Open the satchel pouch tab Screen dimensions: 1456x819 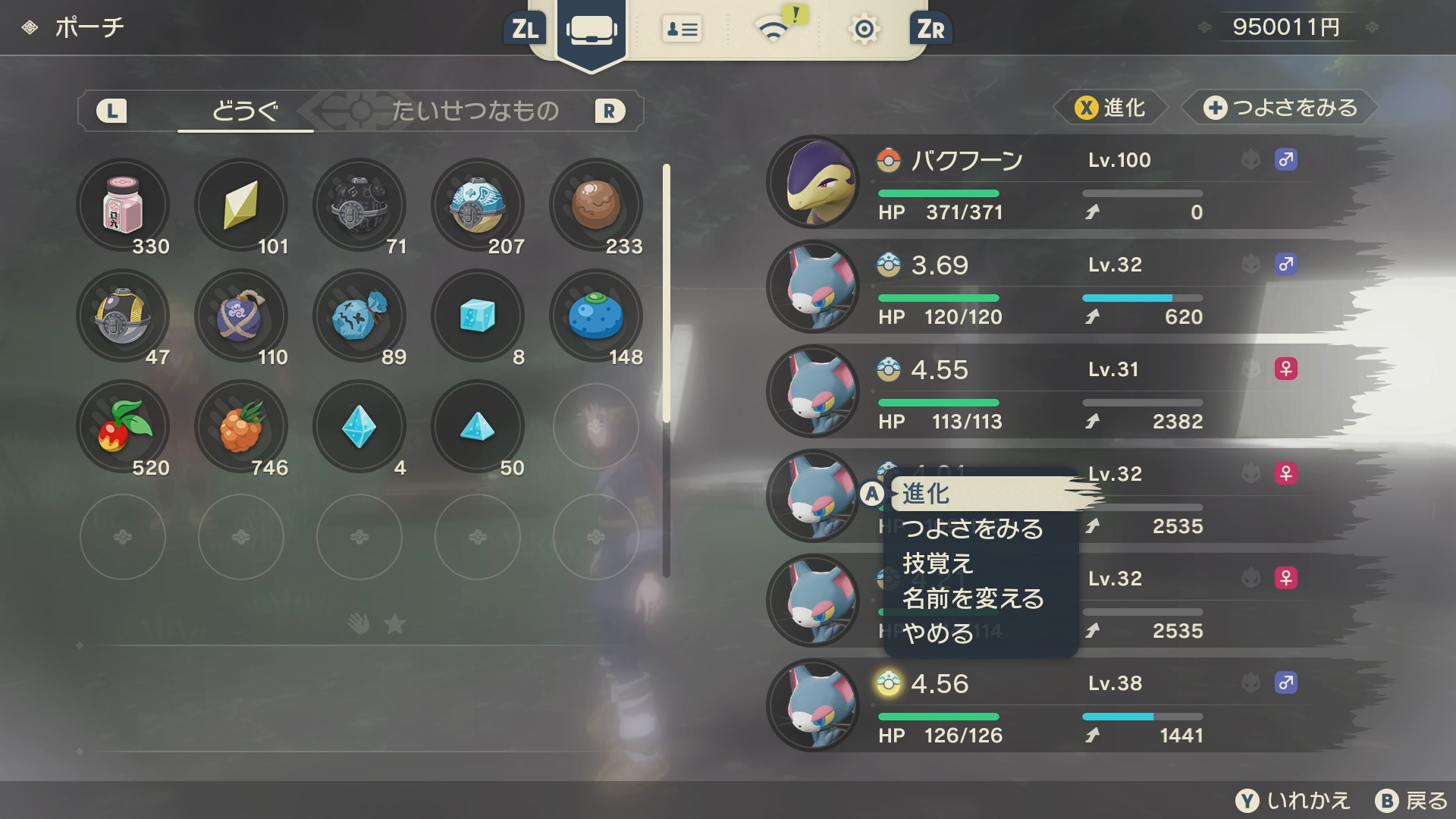(x=591, y=30)
